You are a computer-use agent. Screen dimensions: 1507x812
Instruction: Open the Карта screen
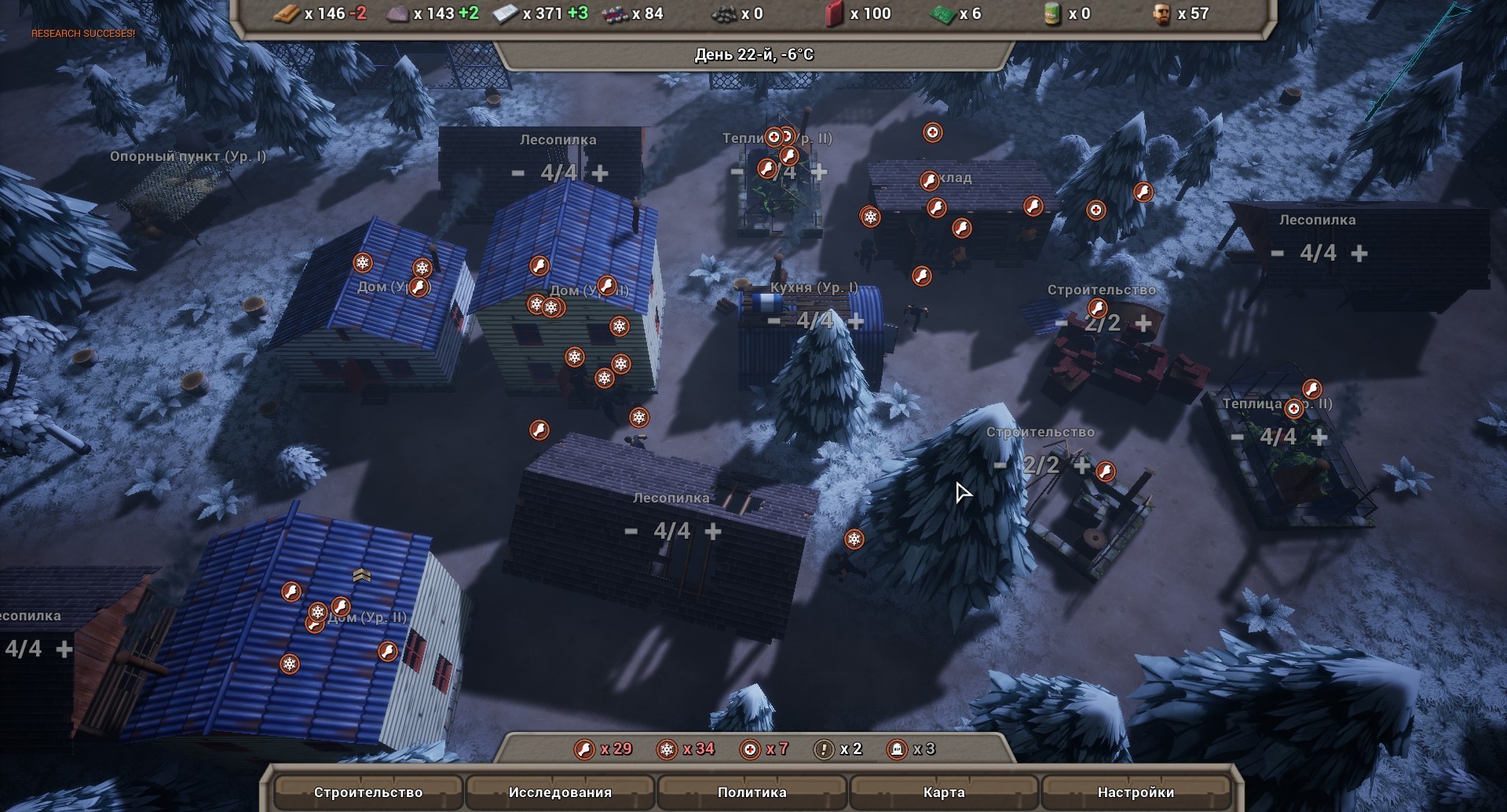point(945,792)
